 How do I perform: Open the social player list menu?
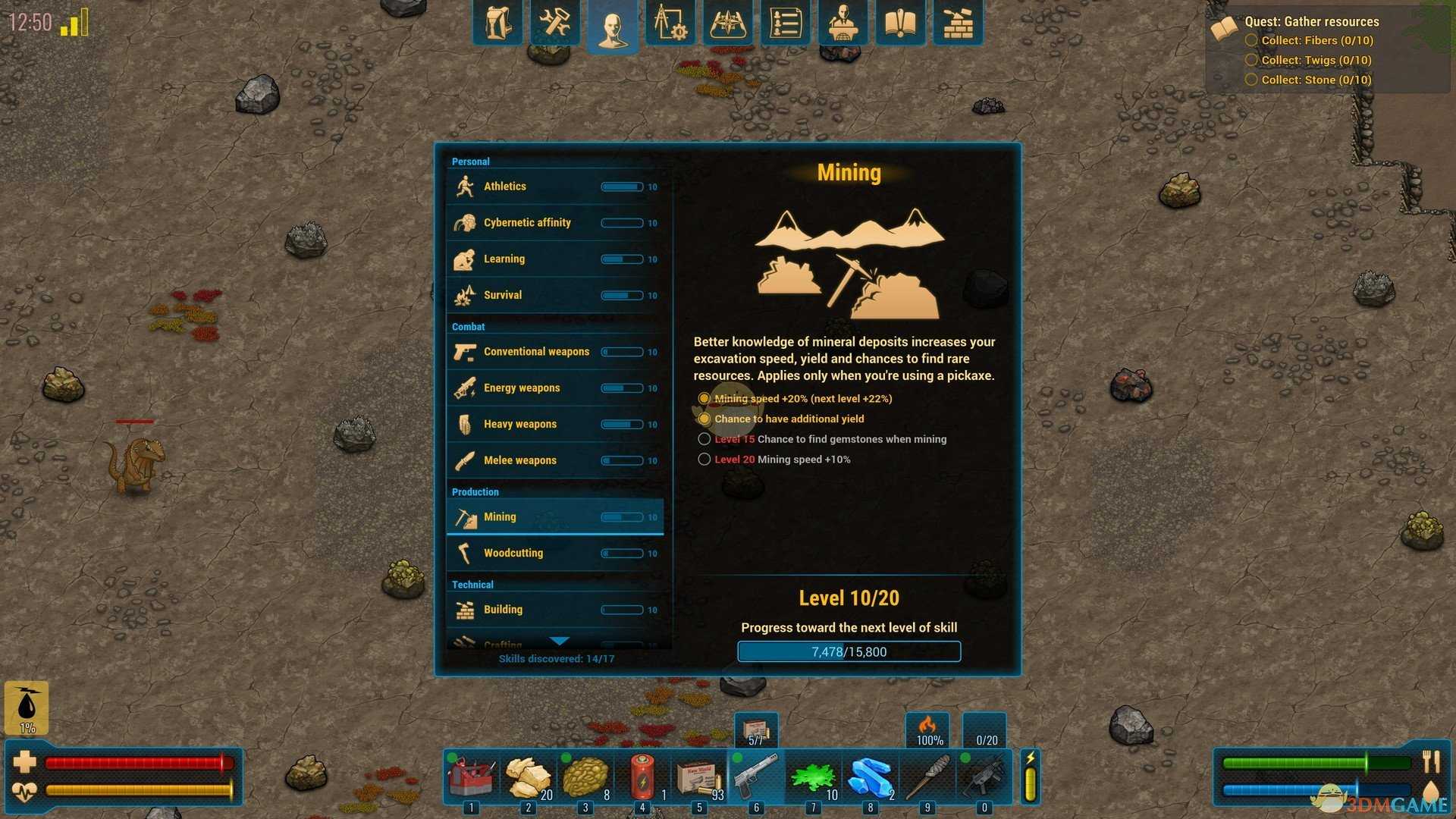pos(786,24)
